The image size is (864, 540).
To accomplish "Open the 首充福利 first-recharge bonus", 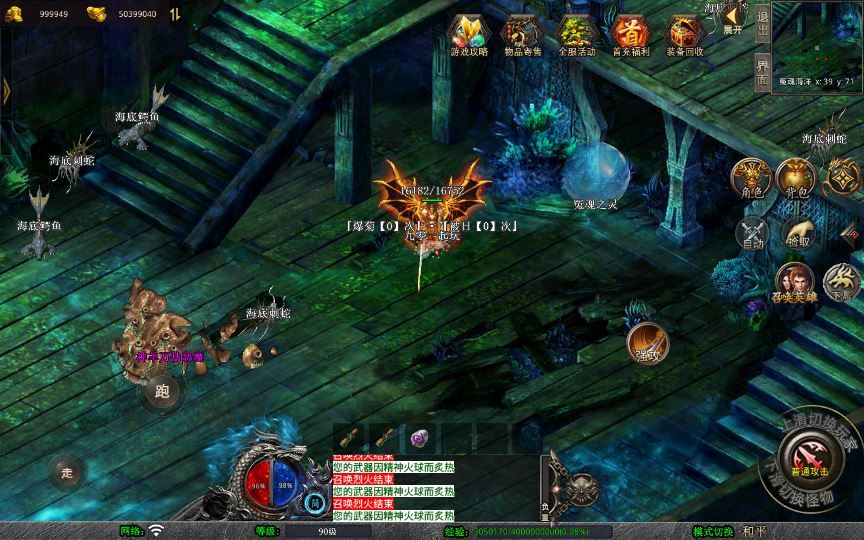I will click(x=630, y=34).
